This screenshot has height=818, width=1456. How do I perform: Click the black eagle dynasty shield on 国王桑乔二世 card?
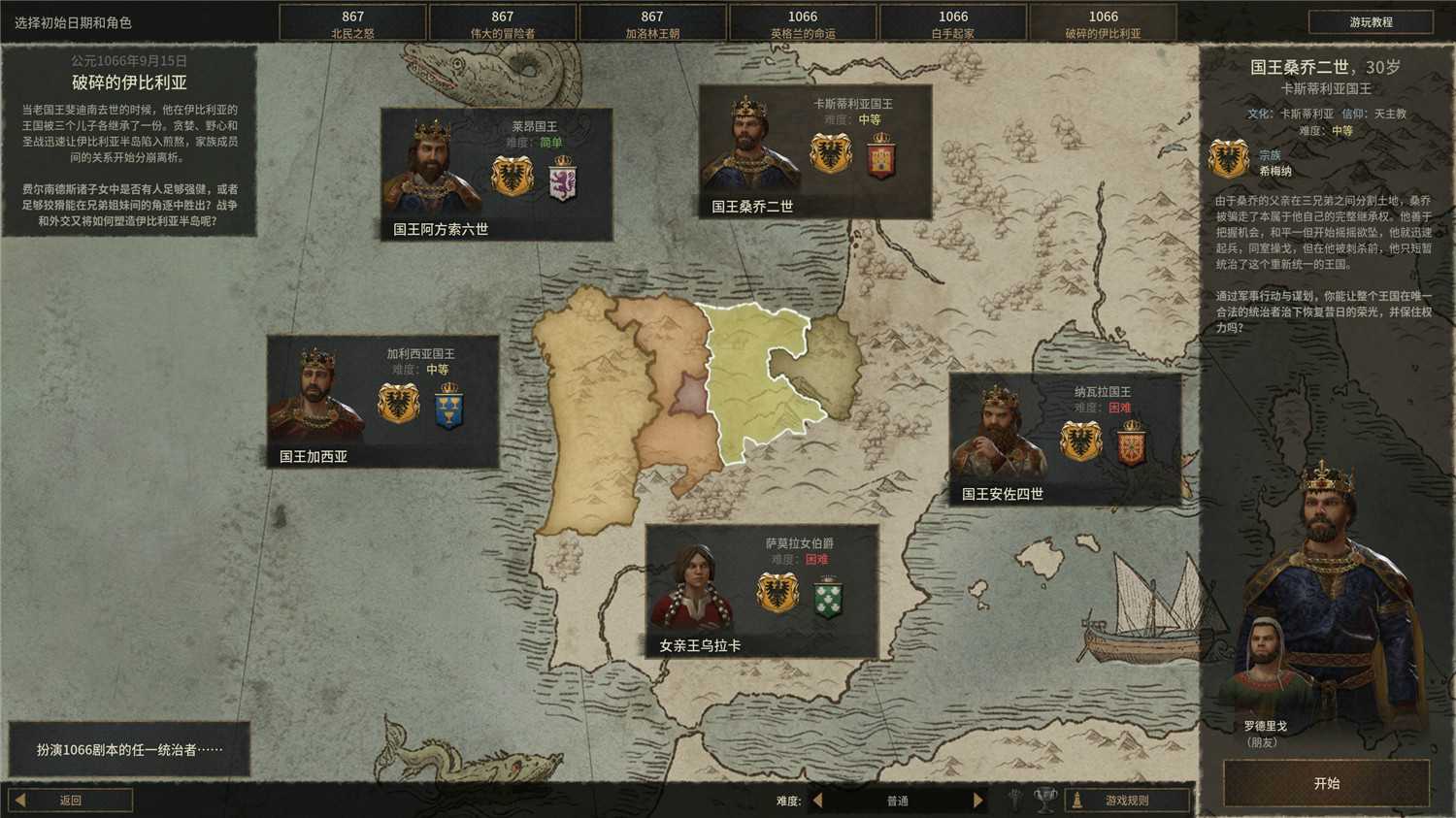[830, 155]
